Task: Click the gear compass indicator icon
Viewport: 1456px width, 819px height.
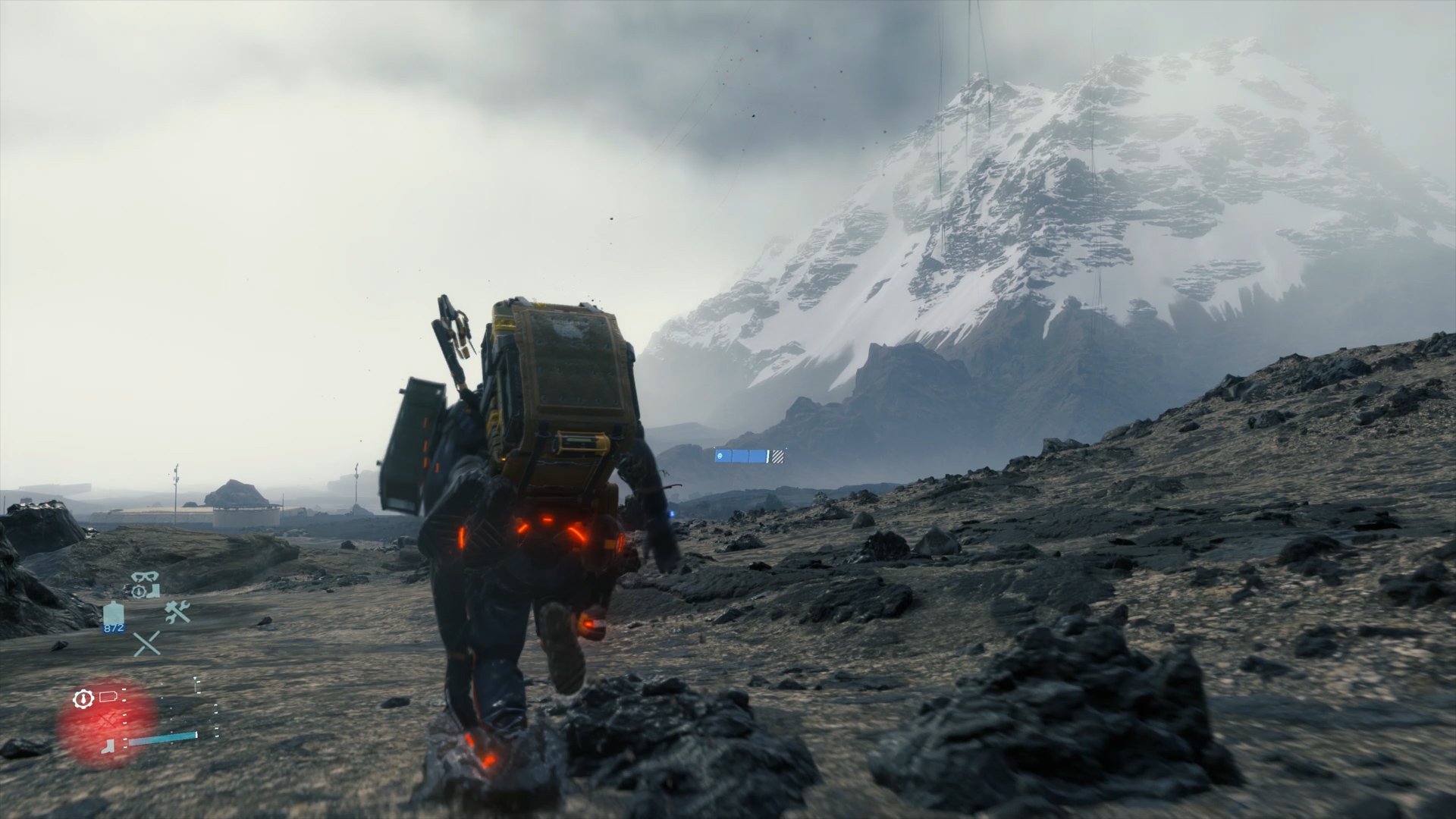Action: point(138,591)
